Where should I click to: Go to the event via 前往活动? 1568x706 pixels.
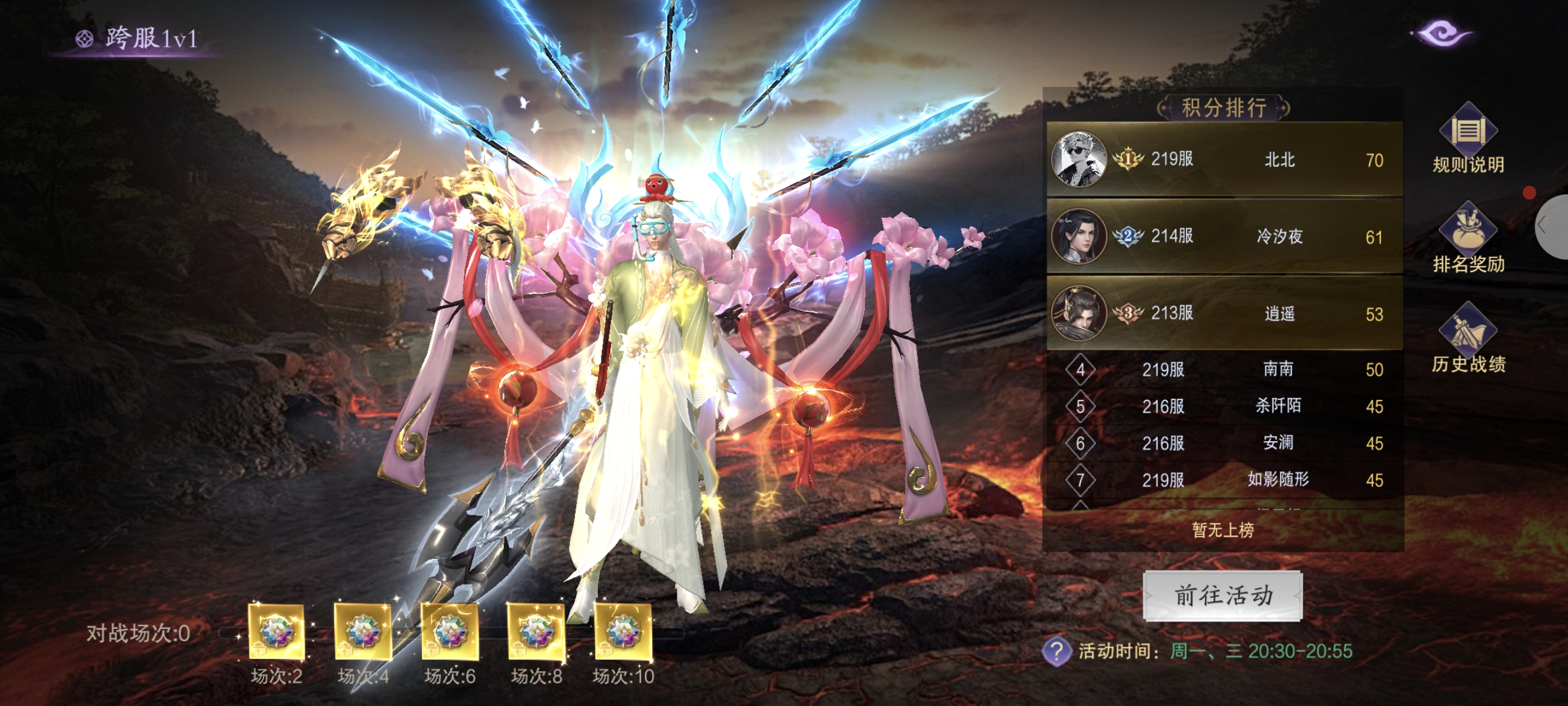(x=1222, y=595)
